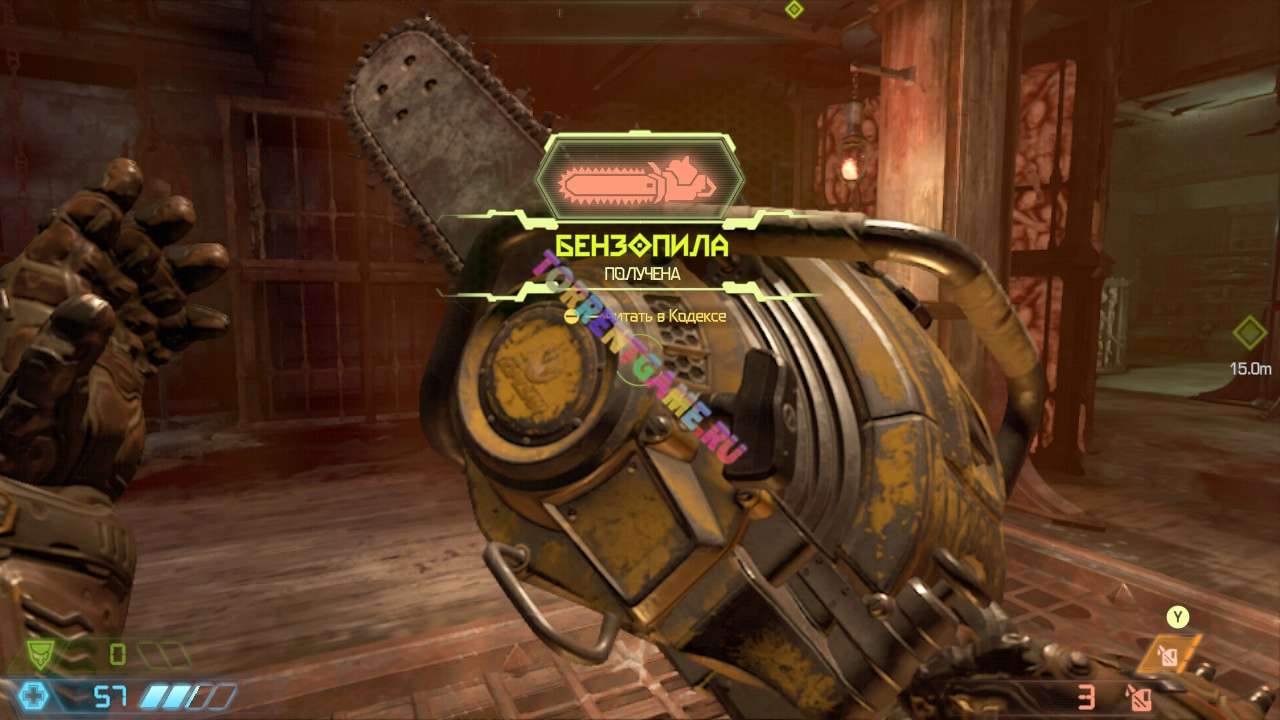Open the 'Читать в Кодексе' codex entry

[645, 316]
